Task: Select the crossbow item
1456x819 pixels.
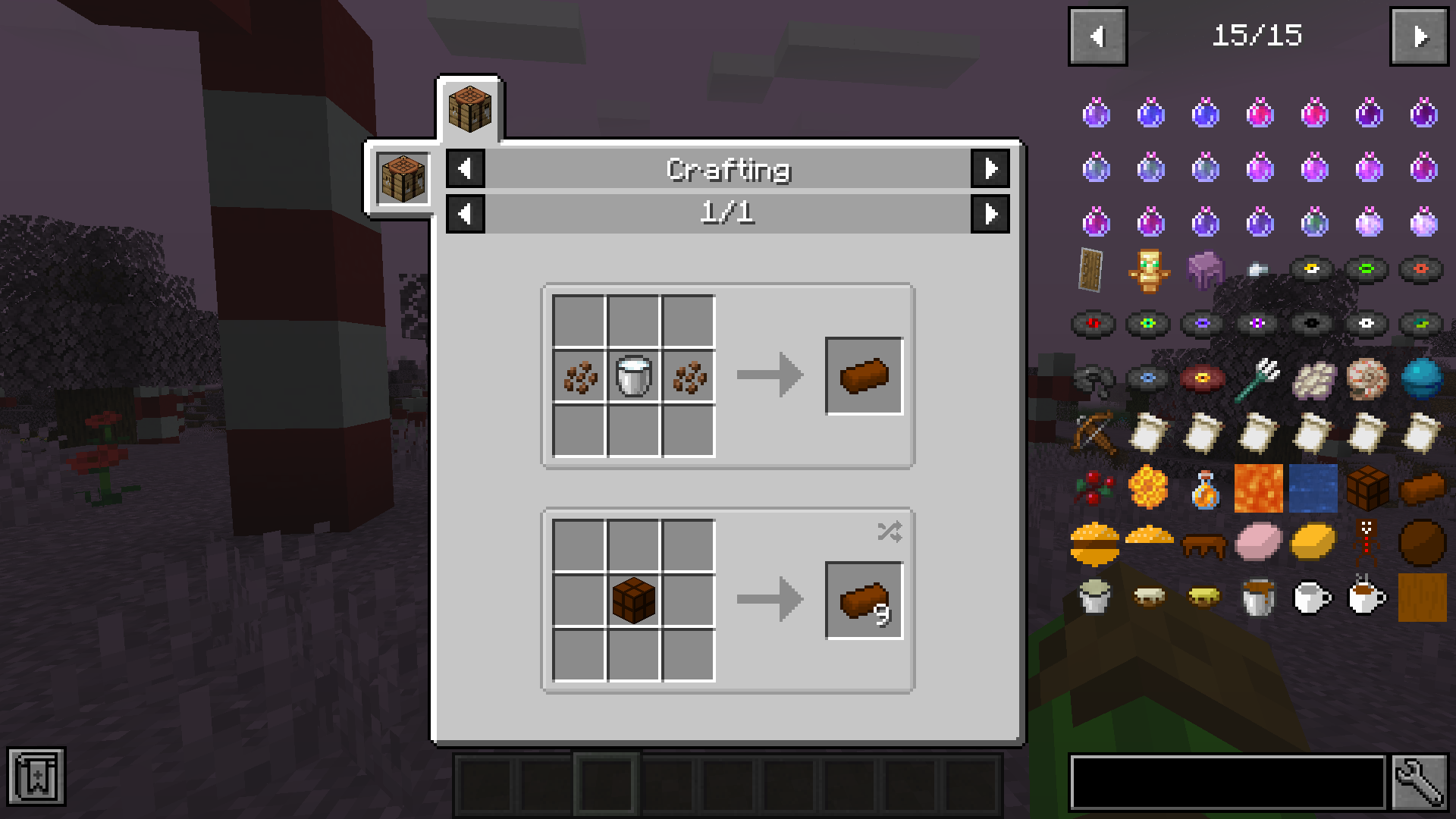Action: [1096, 434]
